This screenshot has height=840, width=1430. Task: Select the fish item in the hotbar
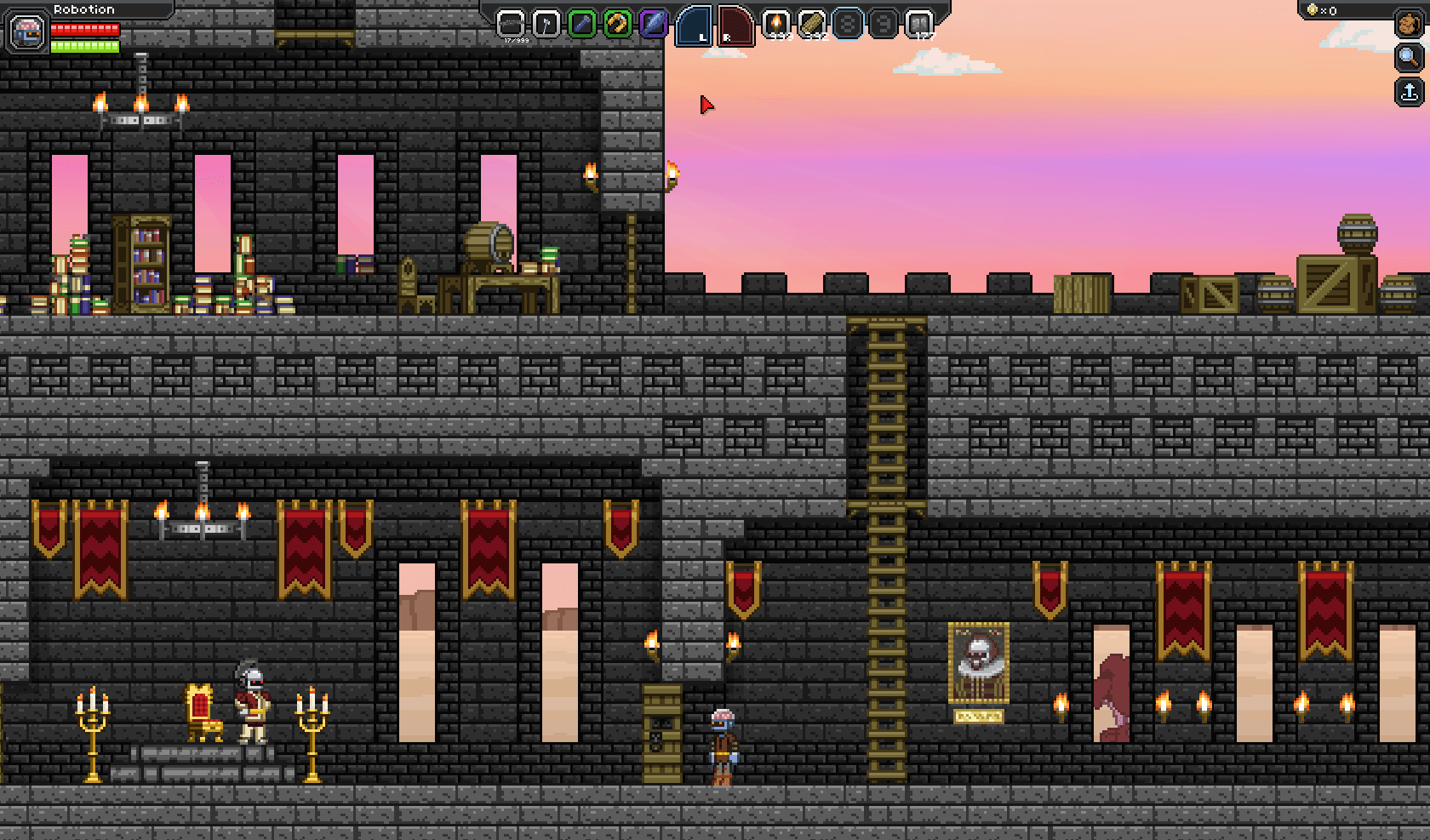(x=655, y=24)
